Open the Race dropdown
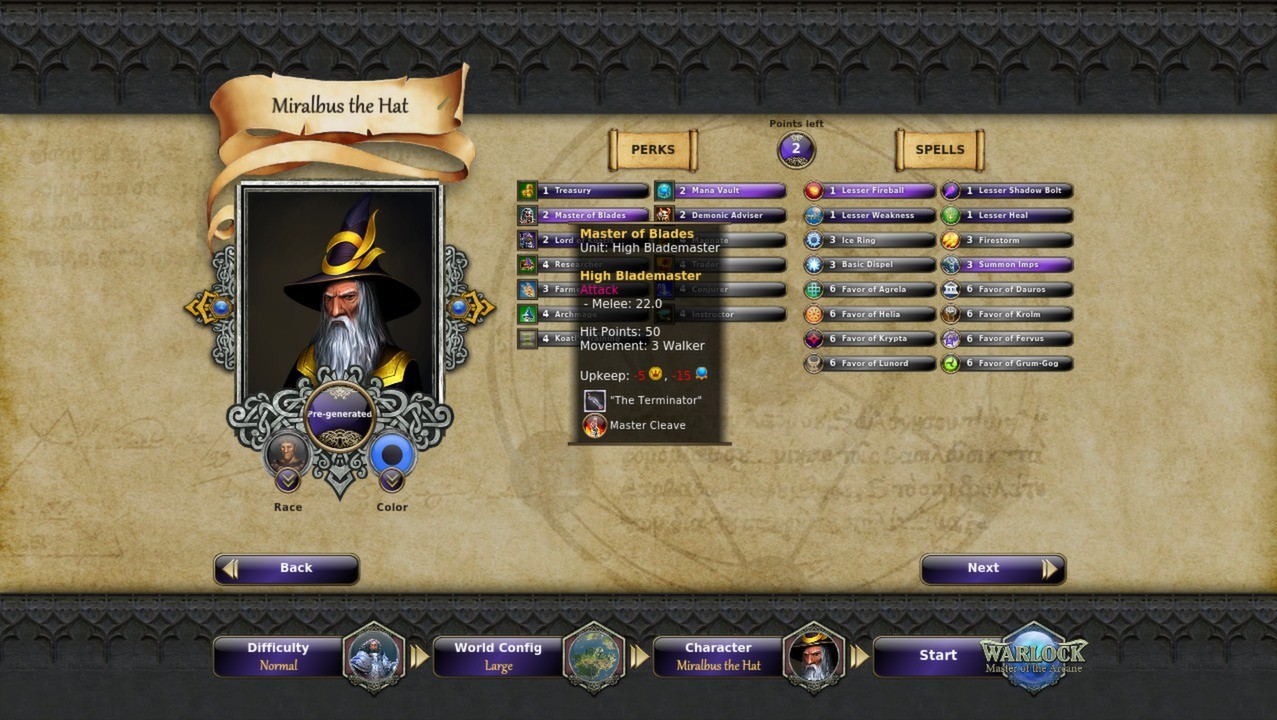Image resolution: width=1277 pixels, height=720 pixels. pyautogui.click(x=288, y=481)
